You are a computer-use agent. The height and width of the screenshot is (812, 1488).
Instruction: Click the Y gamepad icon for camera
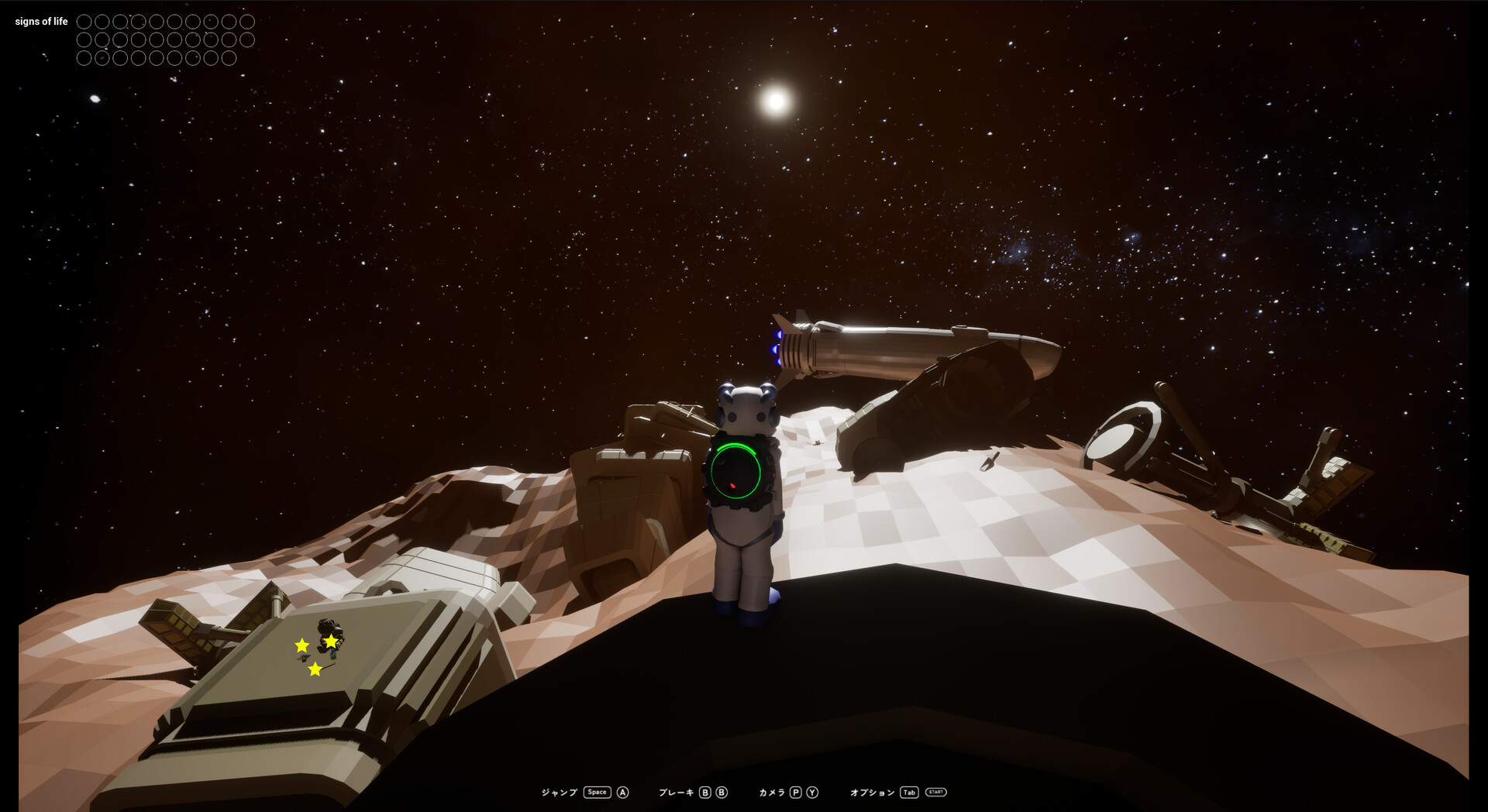pos(811,791)
